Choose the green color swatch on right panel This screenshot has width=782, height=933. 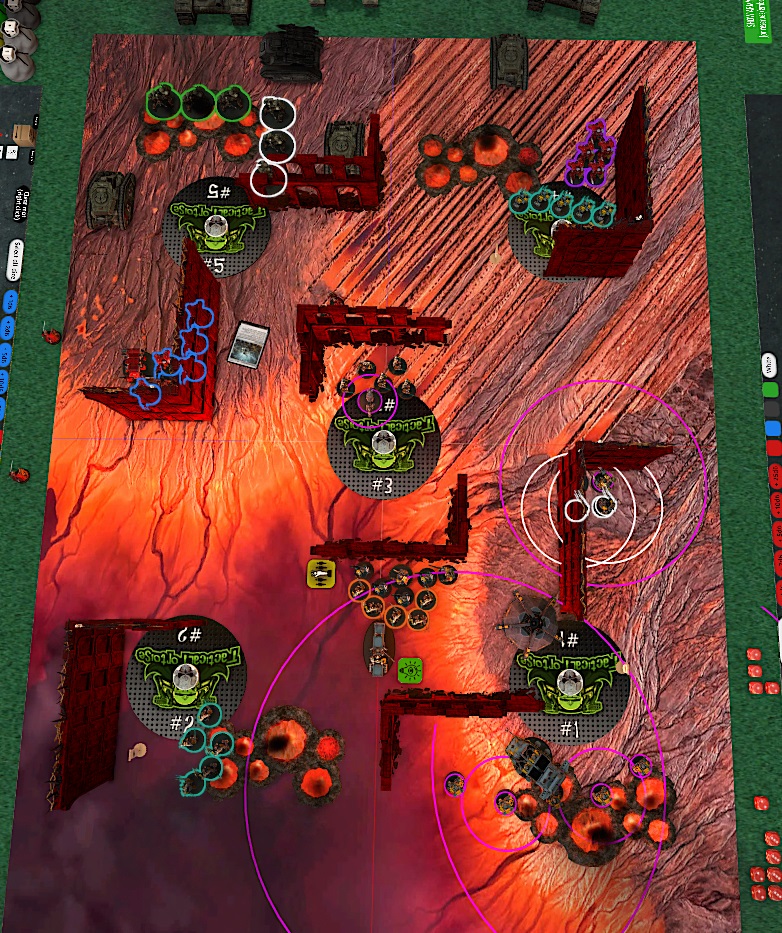770,389
